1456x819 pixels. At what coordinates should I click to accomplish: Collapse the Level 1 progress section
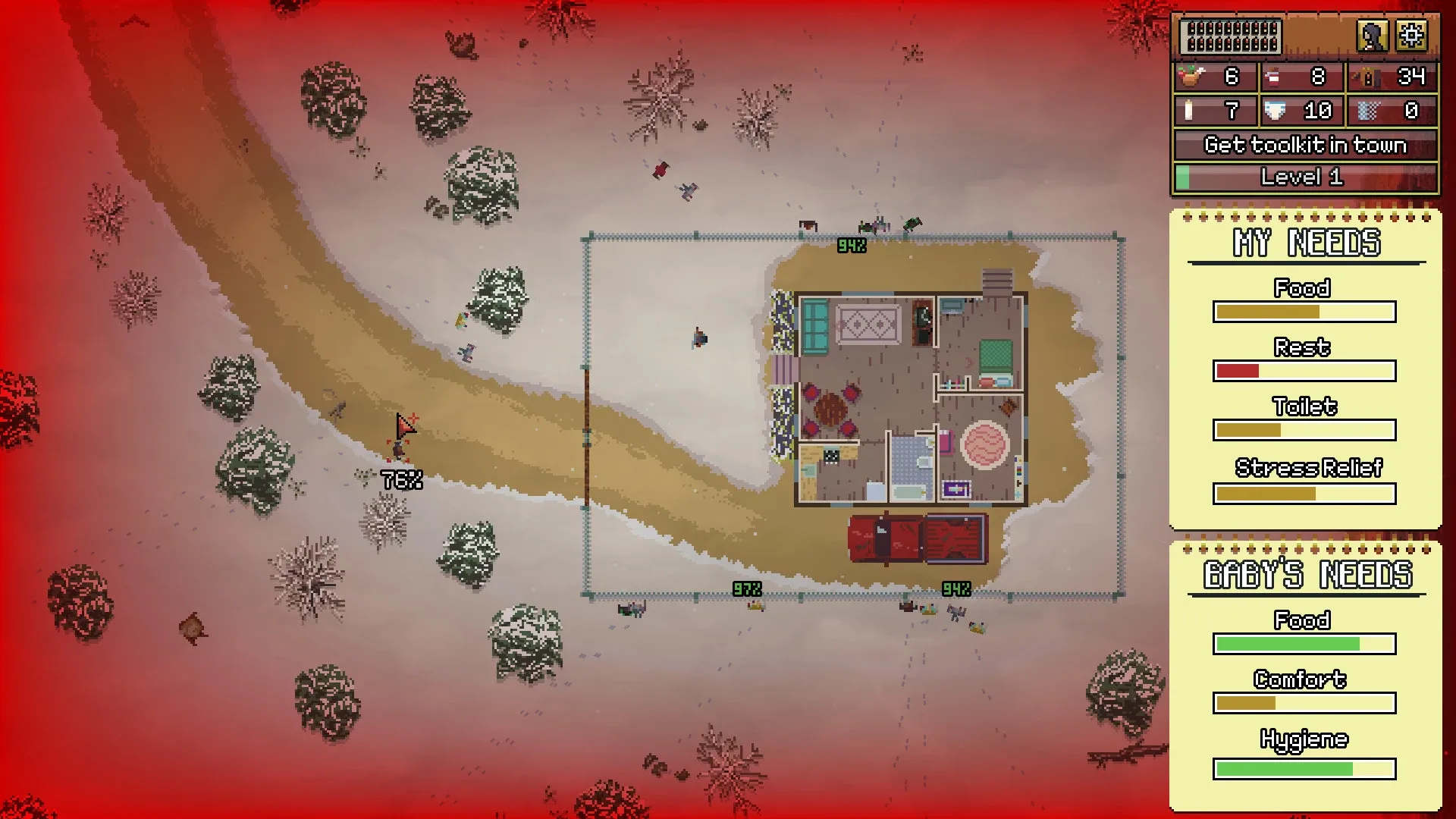[x=1302, y=177]
